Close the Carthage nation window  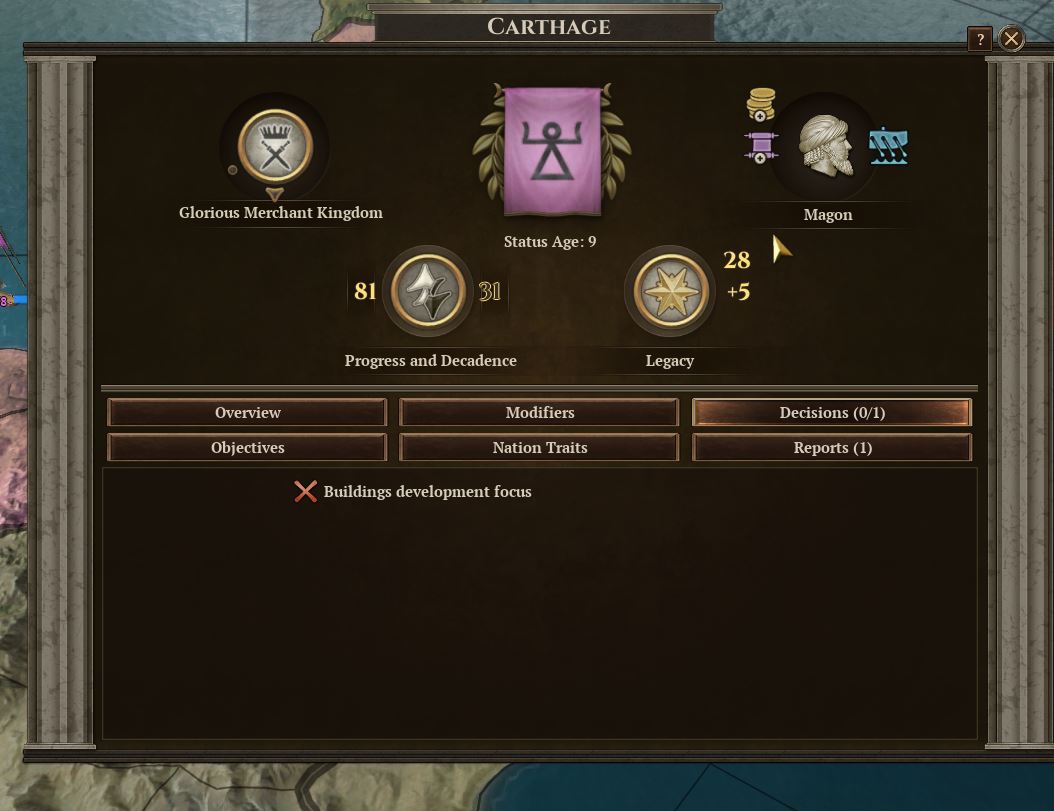pyautogui.click(x=1011, y=39)
